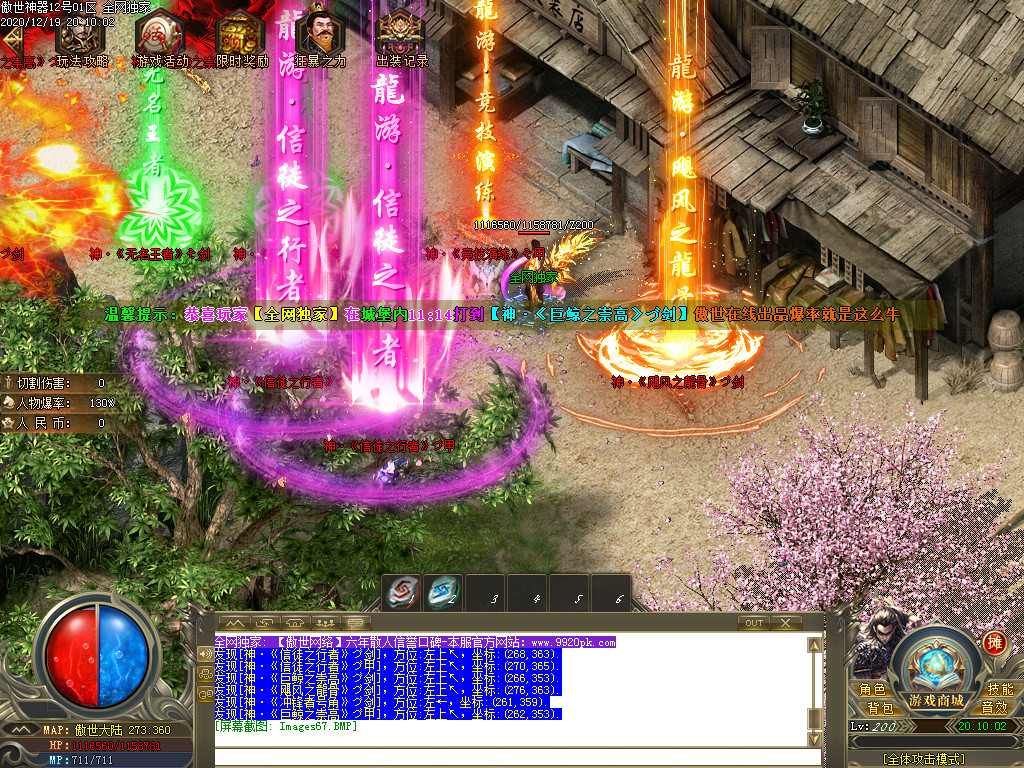Click the OUT button above chat

tap(753, 622)
